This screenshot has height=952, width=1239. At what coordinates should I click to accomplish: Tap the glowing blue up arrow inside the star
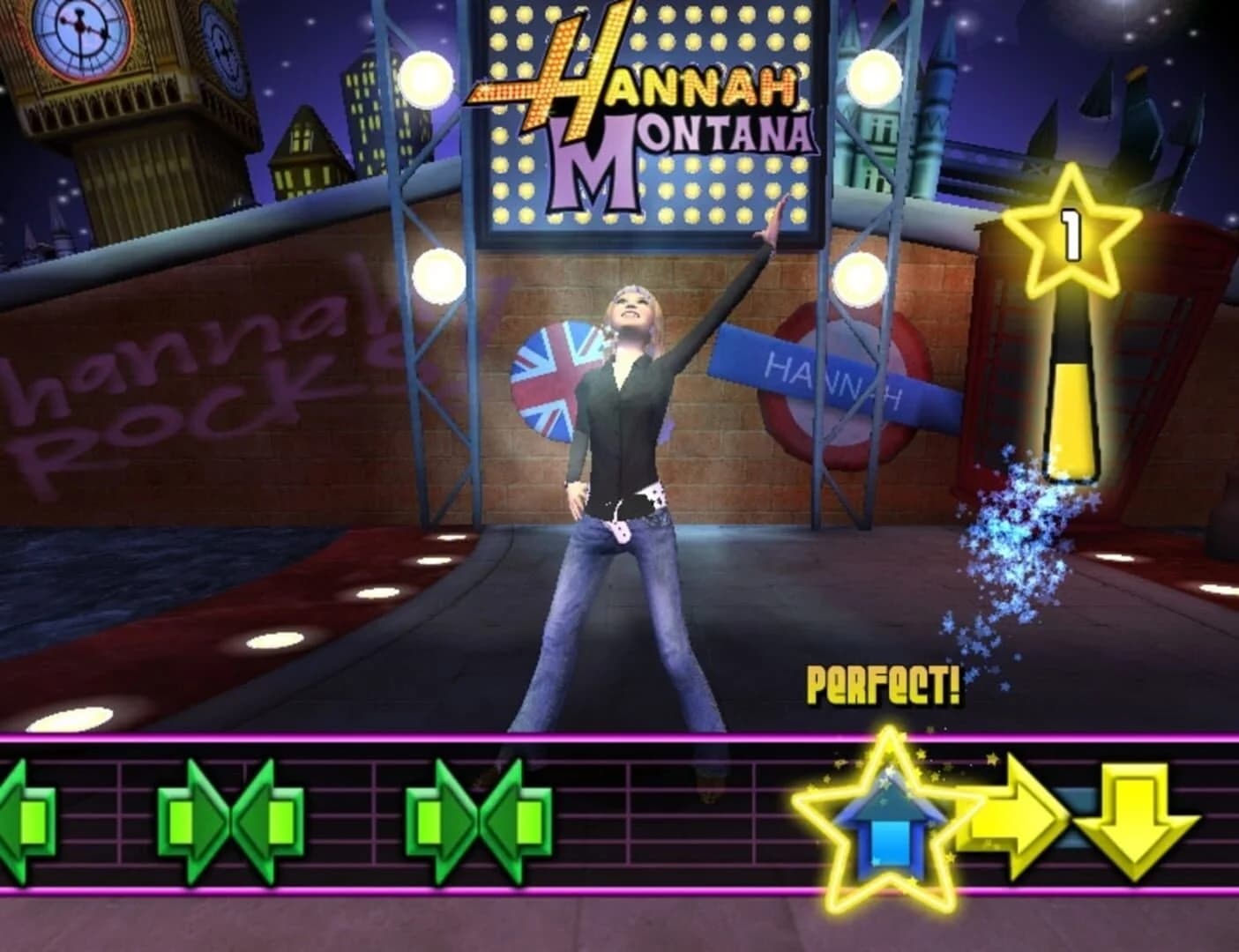click(x=886, y=833)
